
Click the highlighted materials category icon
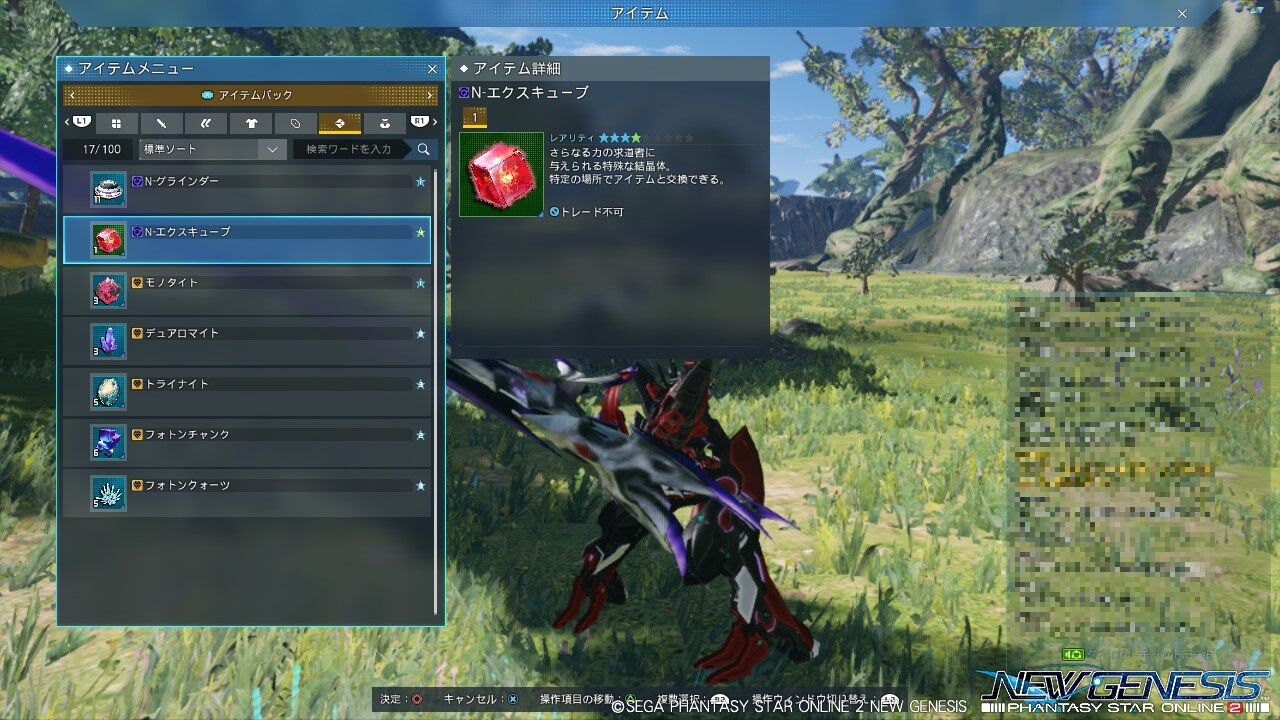click(x=341, y=123)
